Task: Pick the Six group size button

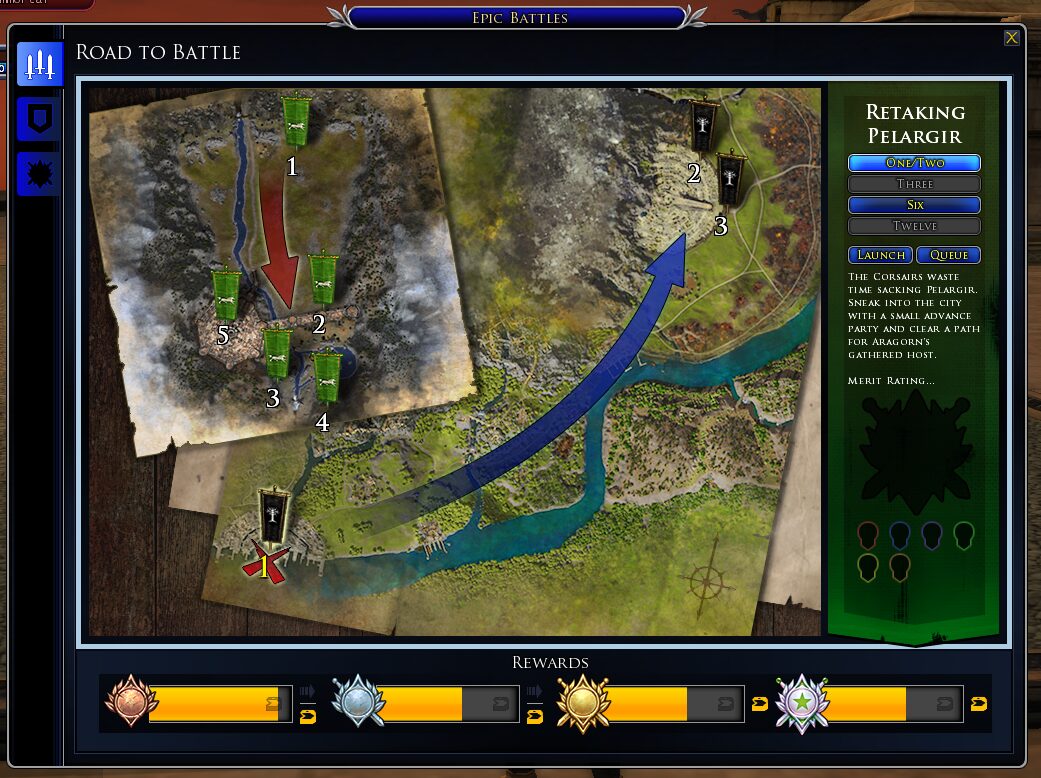Action: 914,205
